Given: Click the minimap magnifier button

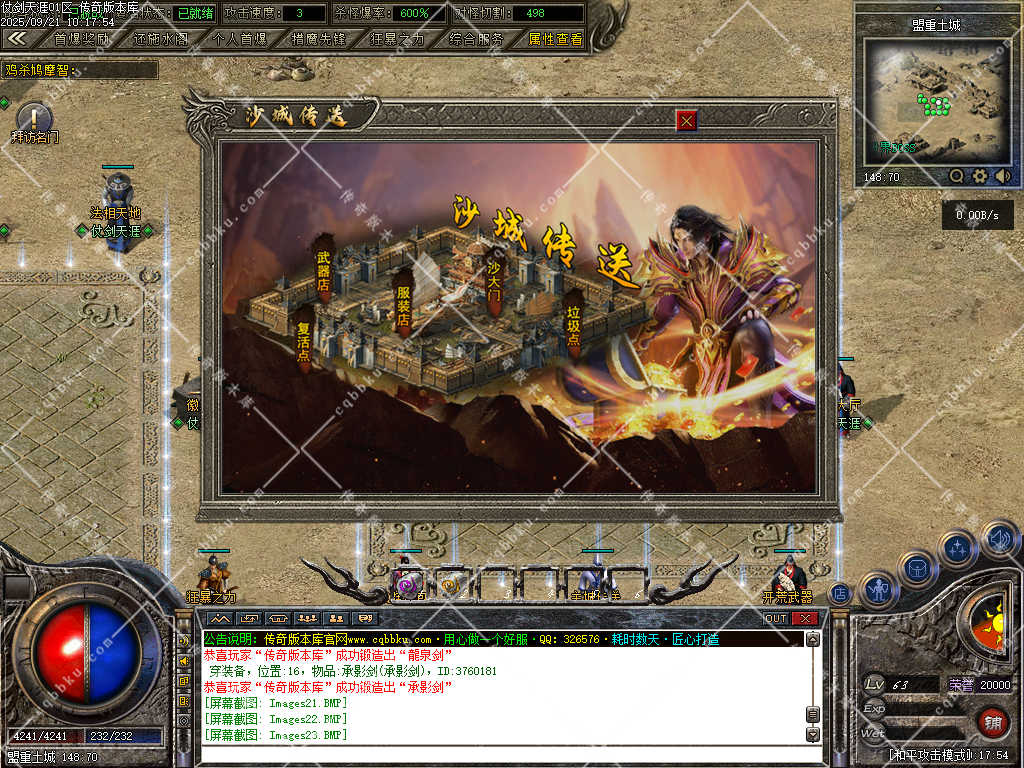Looking at the screenshot, I should (x=957, y=176).
